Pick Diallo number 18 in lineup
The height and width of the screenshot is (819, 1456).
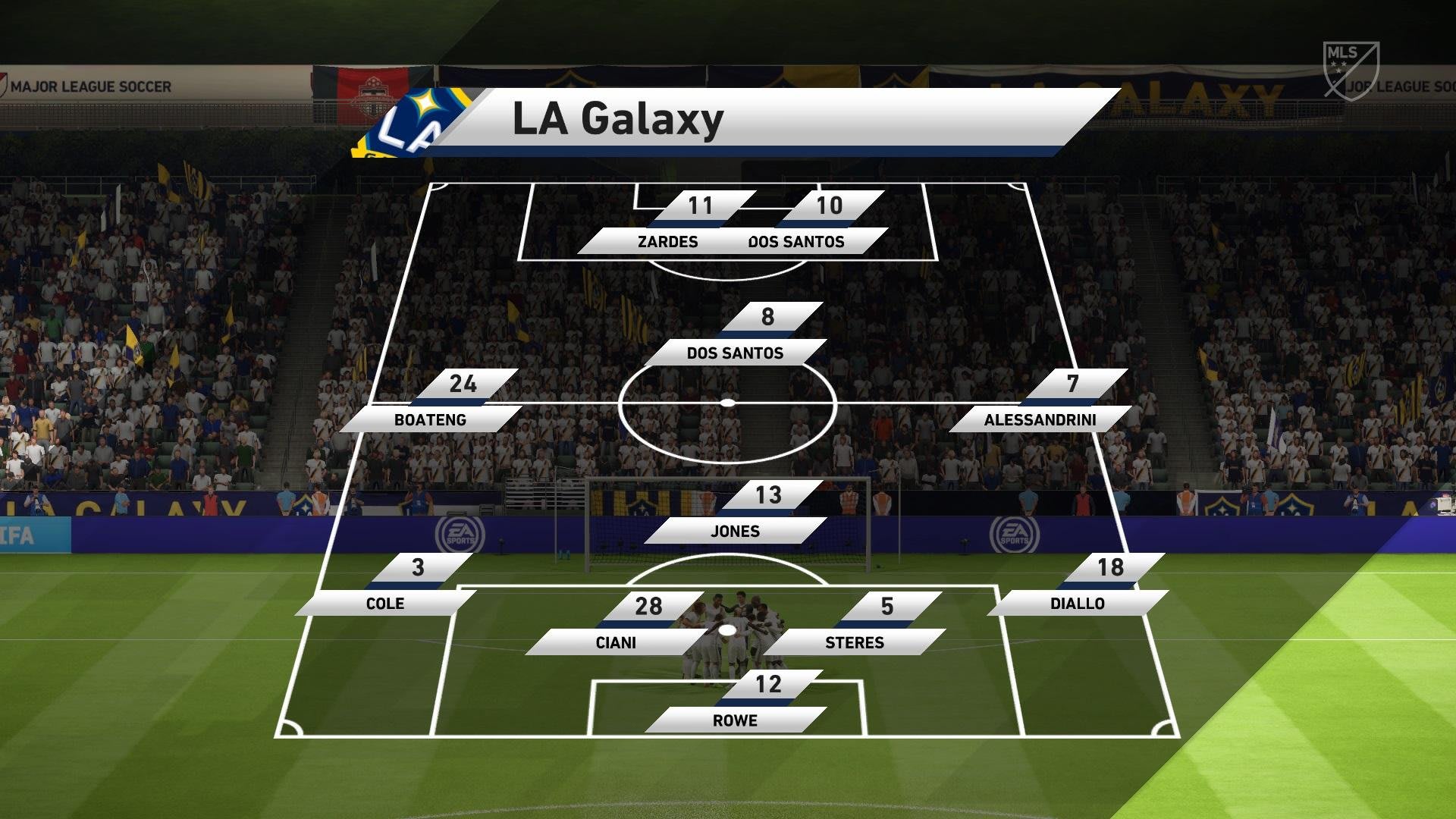pos(1077,603)
